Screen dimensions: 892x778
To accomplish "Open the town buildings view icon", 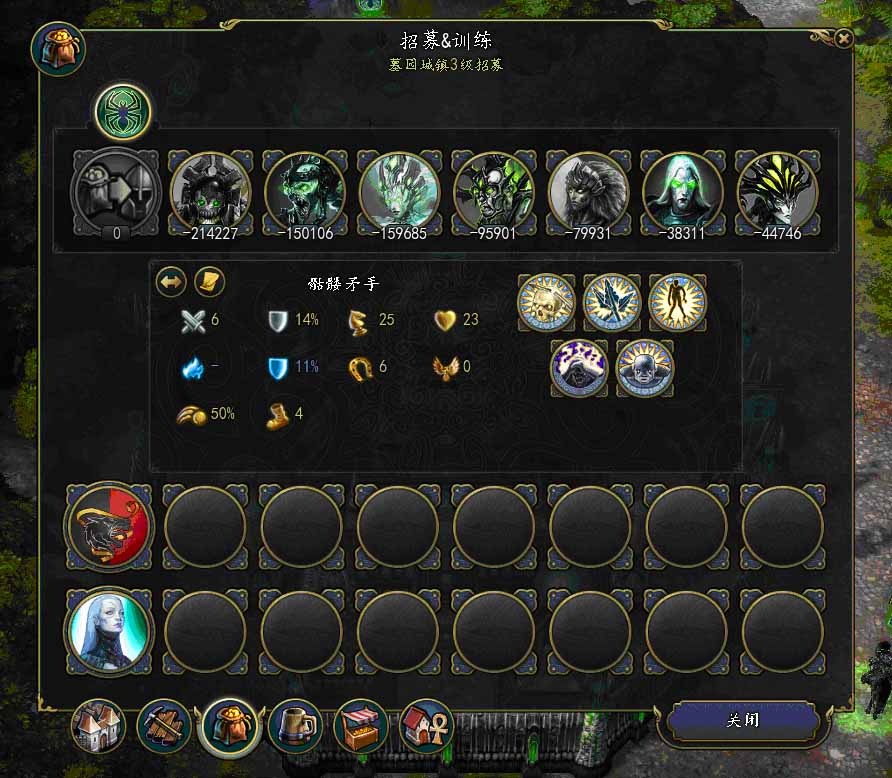I will 99,725.
